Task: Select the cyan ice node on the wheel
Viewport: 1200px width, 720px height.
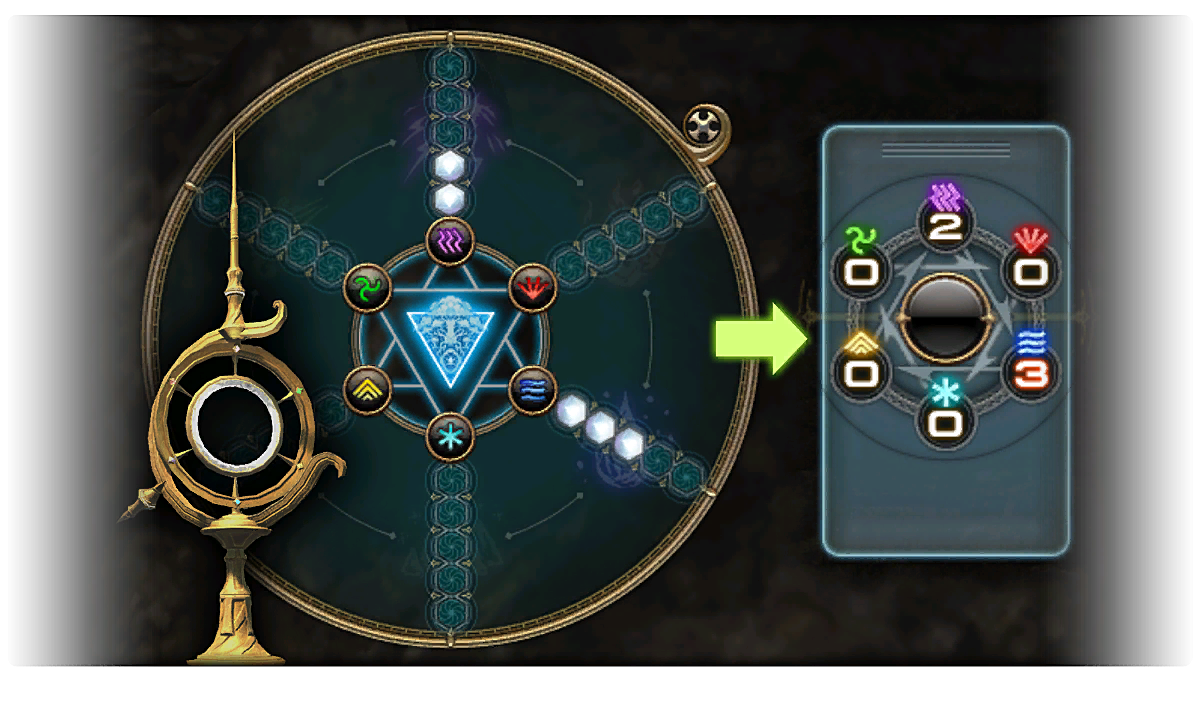Action: pyautogui.click(x=449, y=437)
